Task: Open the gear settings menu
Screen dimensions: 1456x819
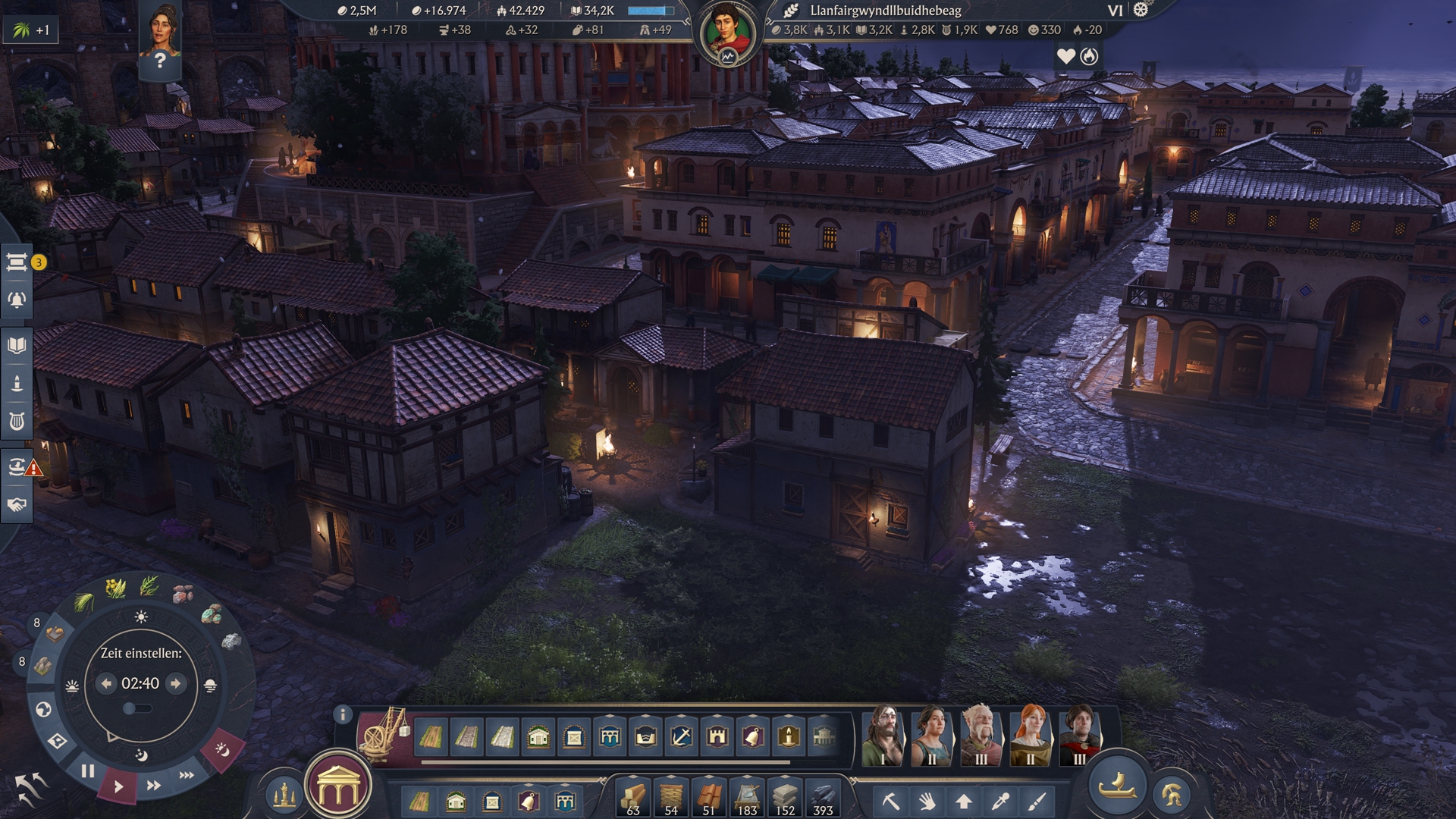Action: (1141, 10)
